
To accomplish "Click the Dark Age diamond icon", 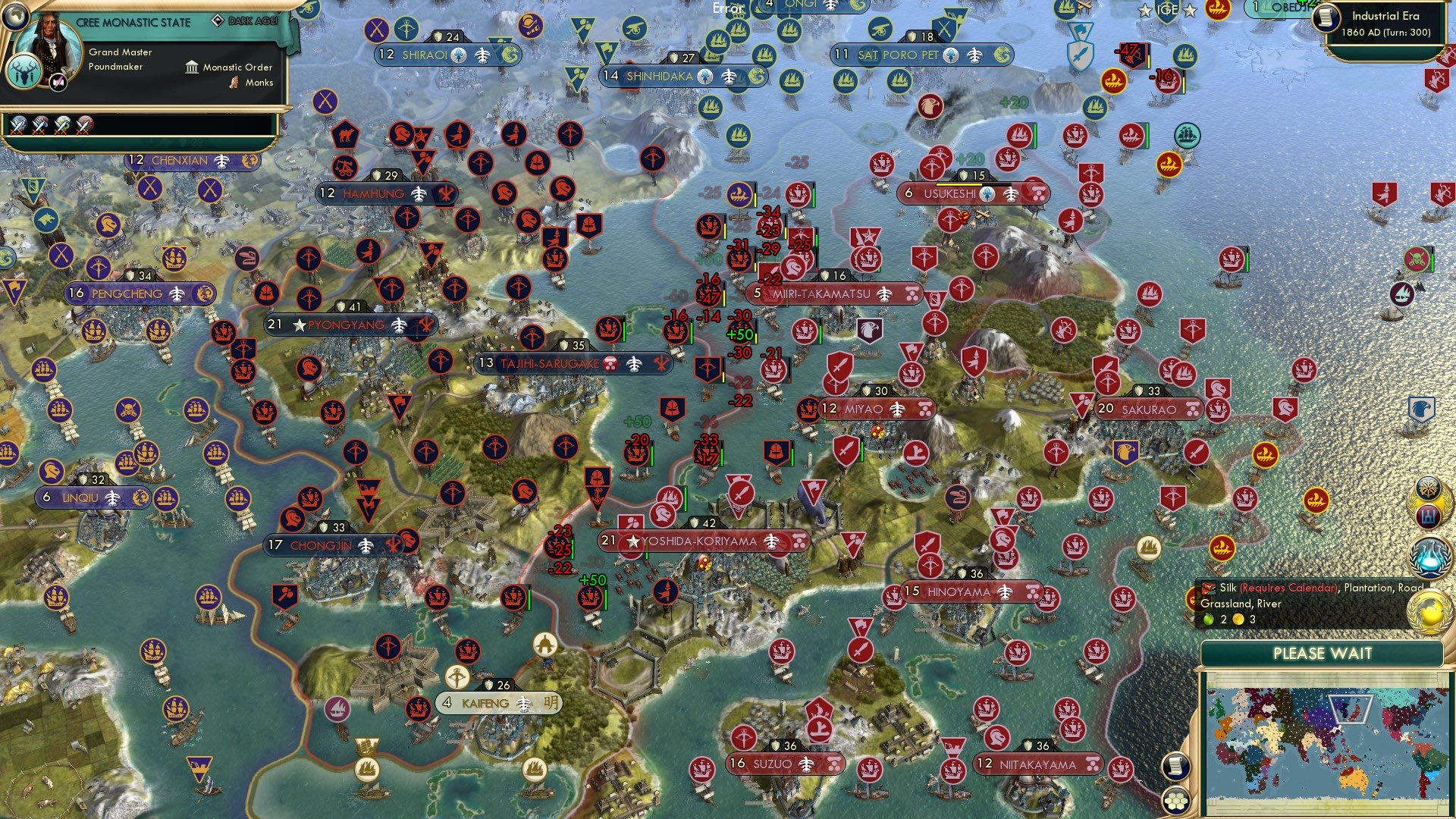I will pos(218,20).
